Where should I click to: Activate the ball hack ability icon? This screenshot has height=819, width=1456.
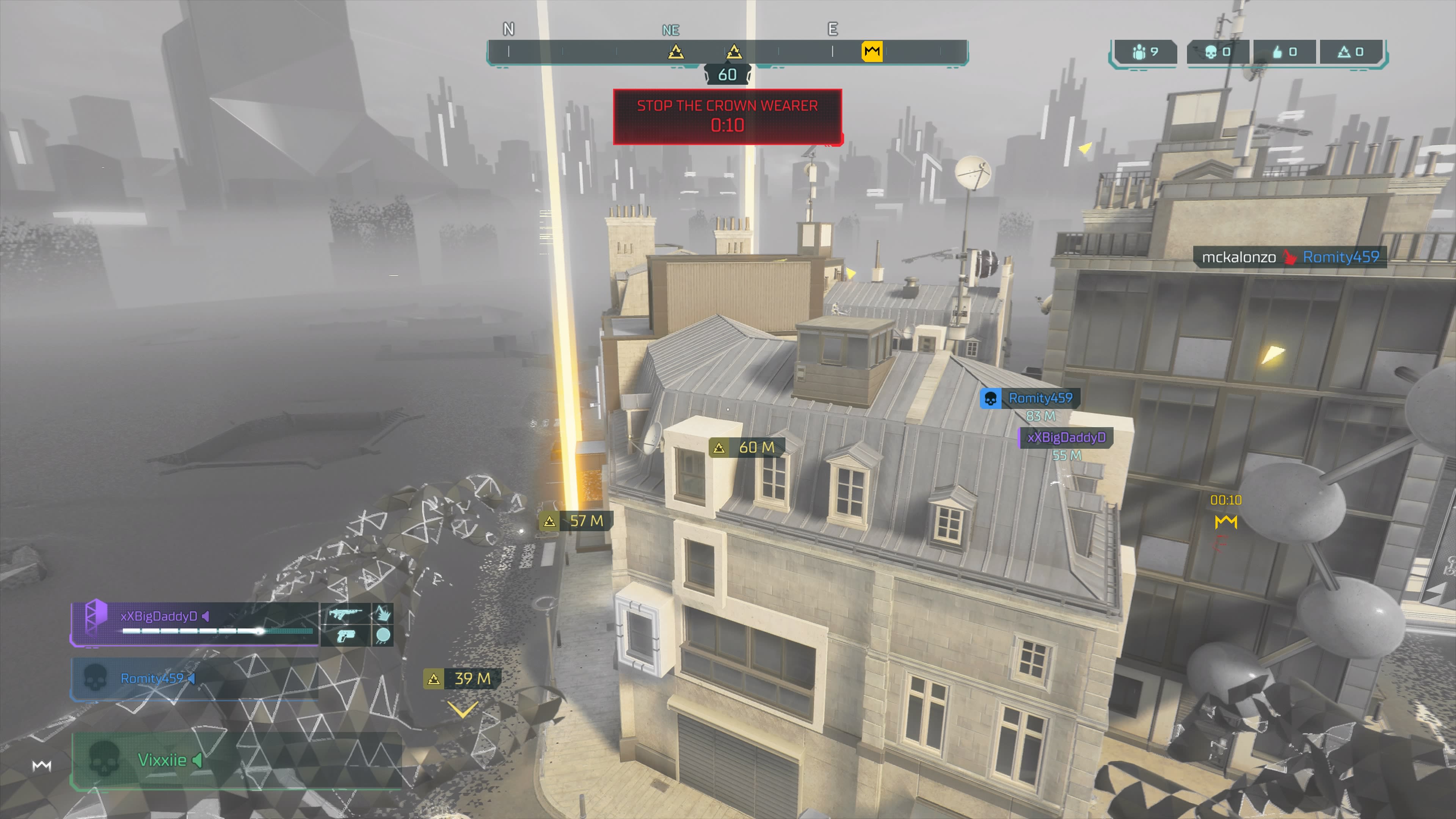tap(383, 636)
